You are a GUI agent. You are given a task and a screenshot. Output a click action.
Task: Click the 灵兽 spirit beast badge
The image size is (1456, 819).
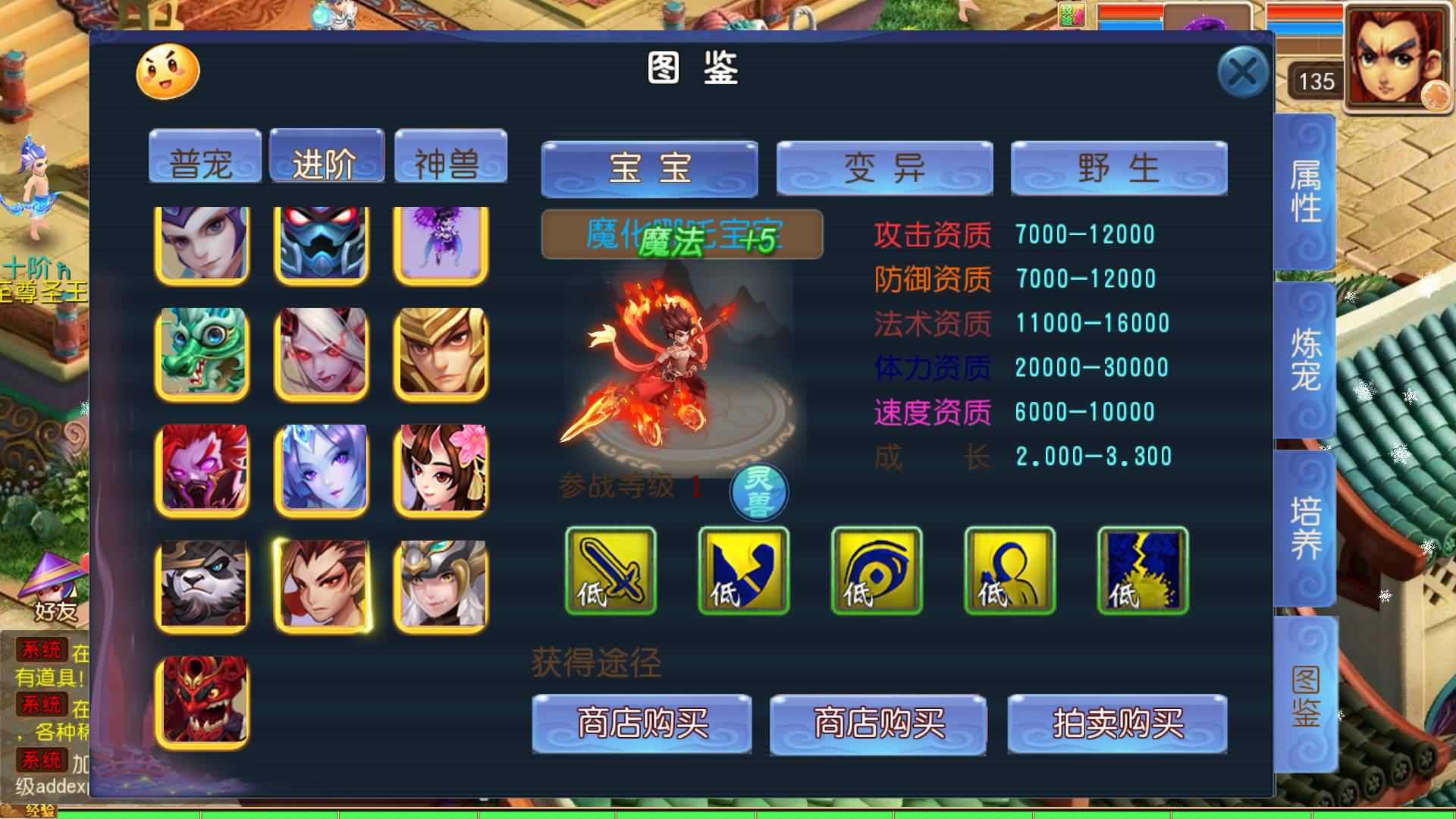point(758,491)
